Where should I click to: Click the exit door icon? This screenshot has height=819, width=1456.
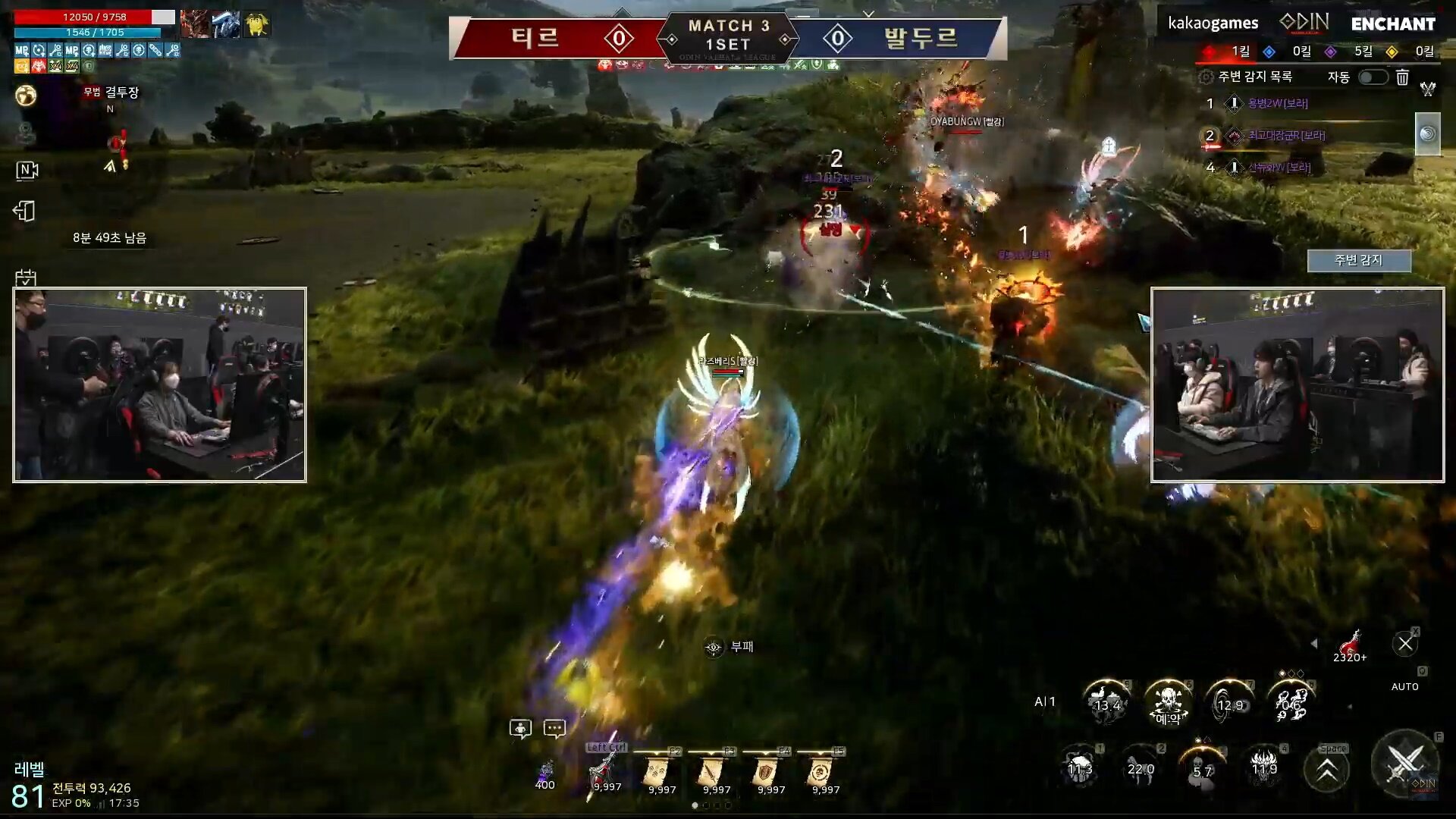(x=24, y=211)
